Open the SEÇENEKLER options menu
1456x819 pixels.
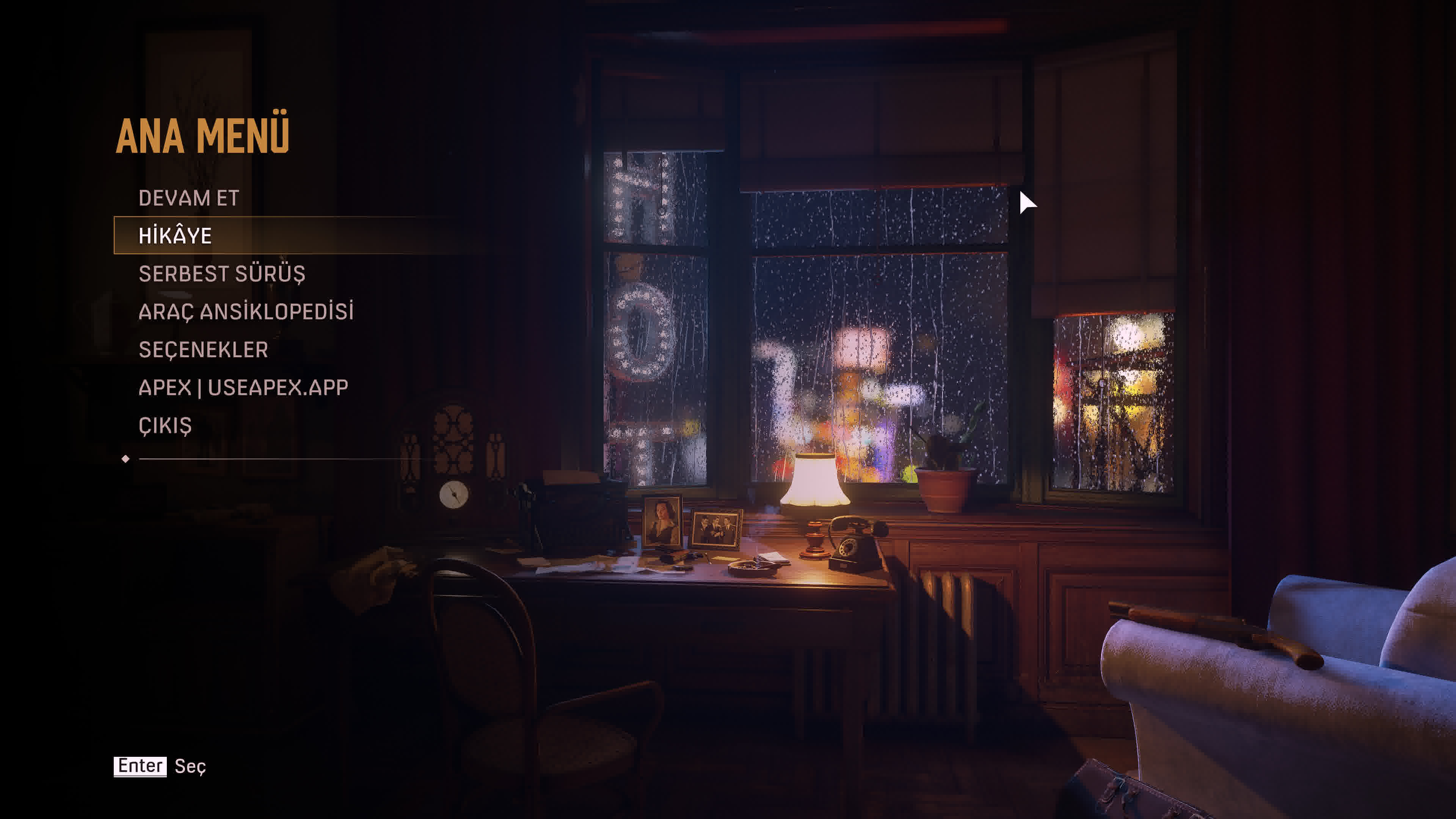coord(203,349)
